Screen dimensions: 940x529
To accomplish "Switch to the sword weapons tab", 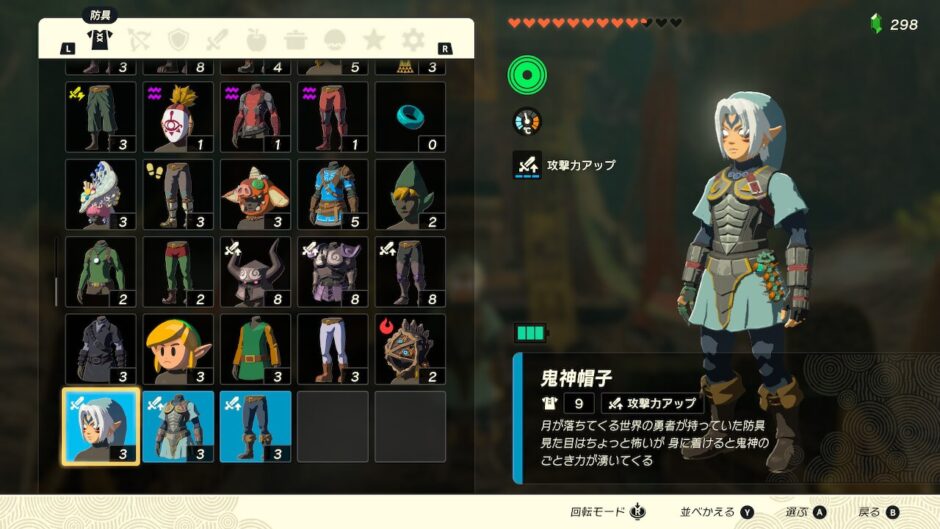I will point(217,40).
